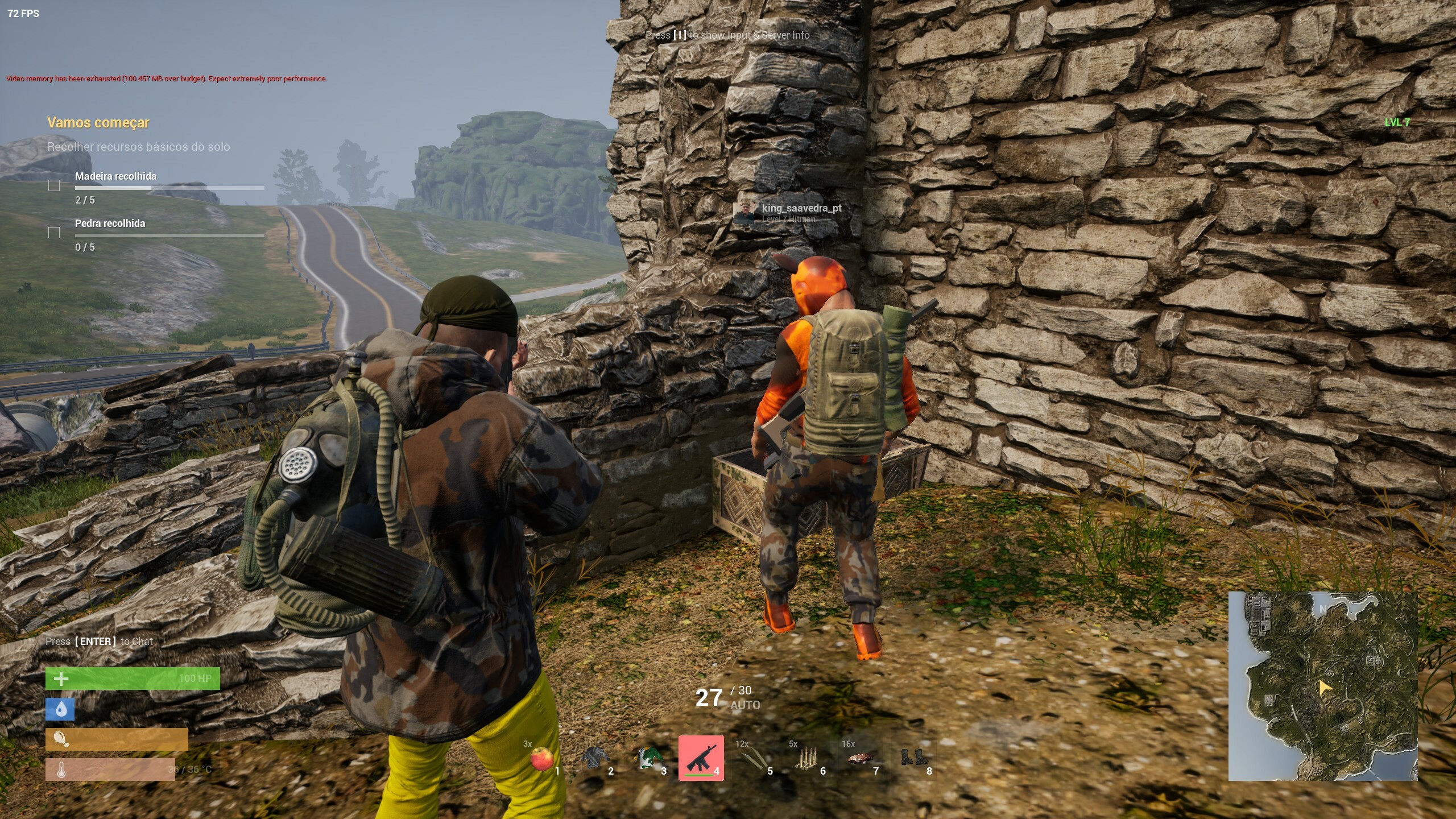
Task: Click the Press ENTER to Chat prompt
Action: tap(98, 641)
